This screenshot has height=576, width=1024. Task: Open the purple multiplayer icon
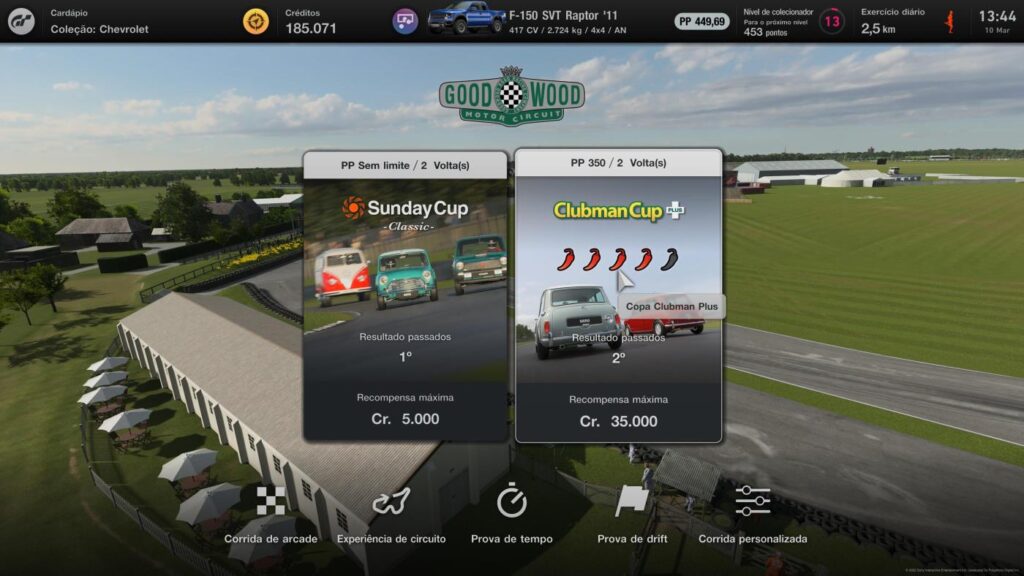[405, 21]
